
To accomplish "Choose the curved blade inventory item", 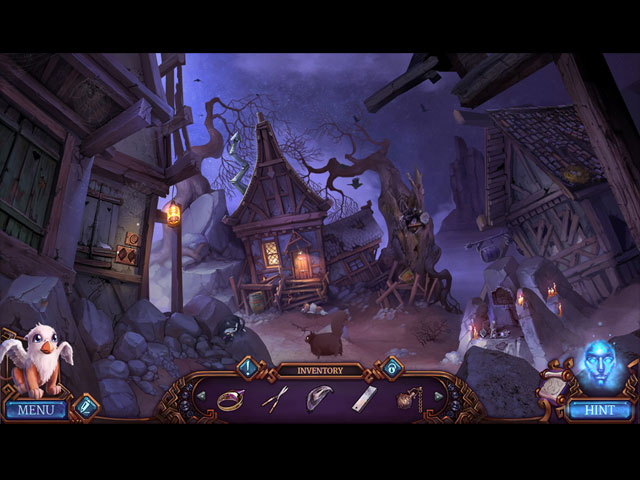I will coord(319,397).
